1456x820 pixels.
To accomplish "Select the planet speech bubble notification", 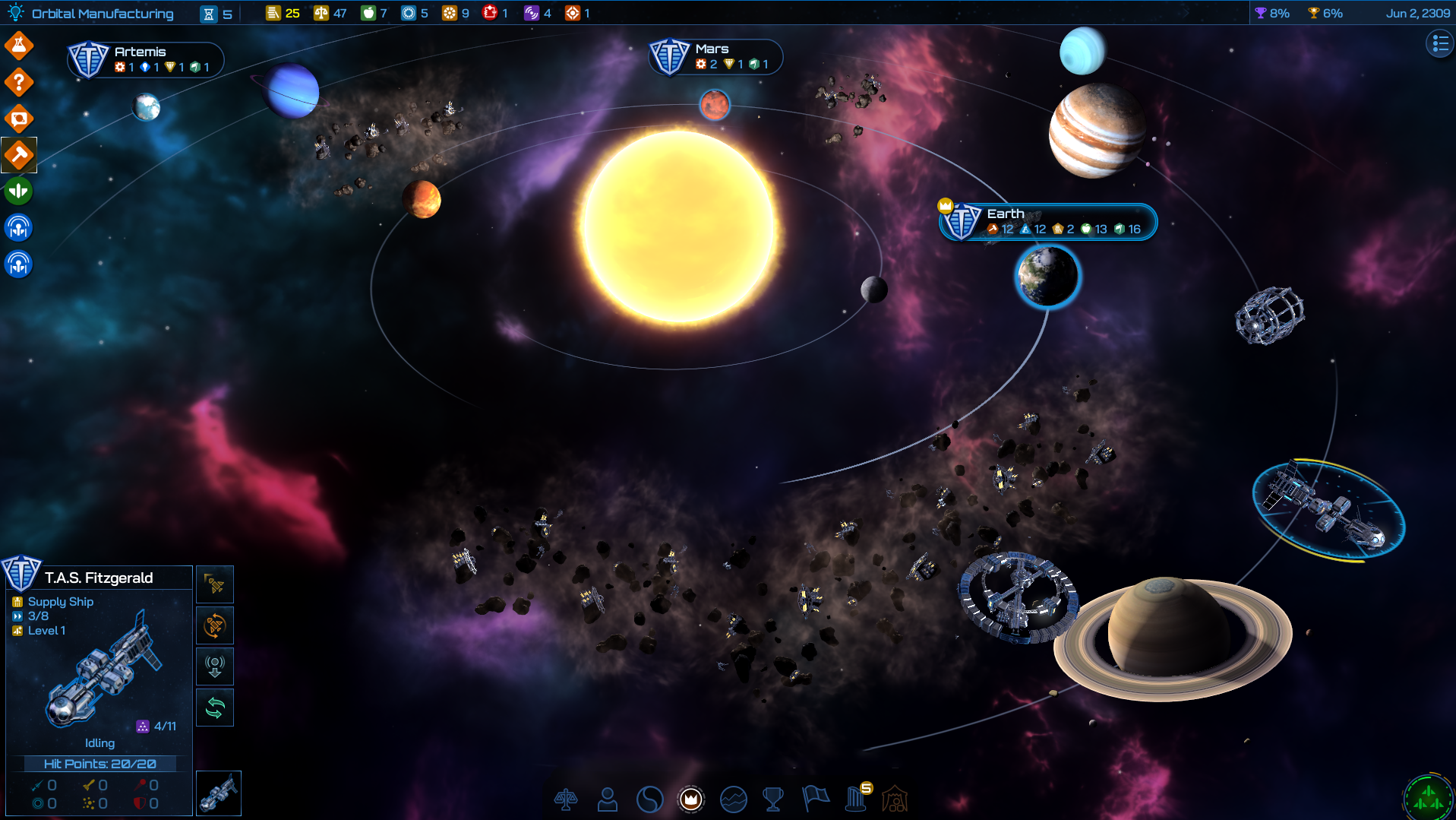I will click(19, 119).
